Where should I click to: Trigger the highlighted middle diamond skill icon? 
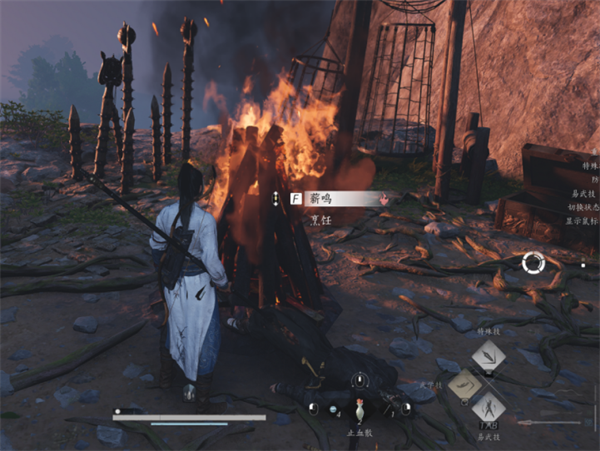coord(465,384)
